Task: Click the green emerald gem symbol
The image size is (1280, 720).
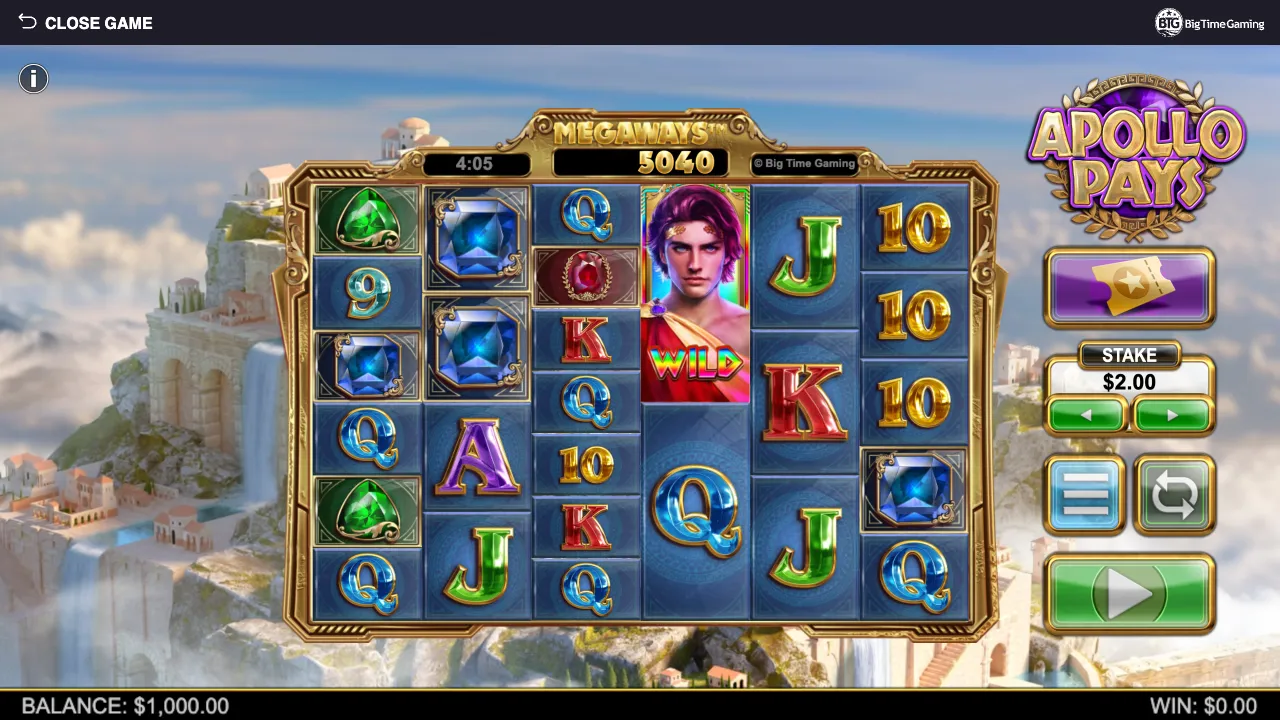Action: click(x=366, y=220)
